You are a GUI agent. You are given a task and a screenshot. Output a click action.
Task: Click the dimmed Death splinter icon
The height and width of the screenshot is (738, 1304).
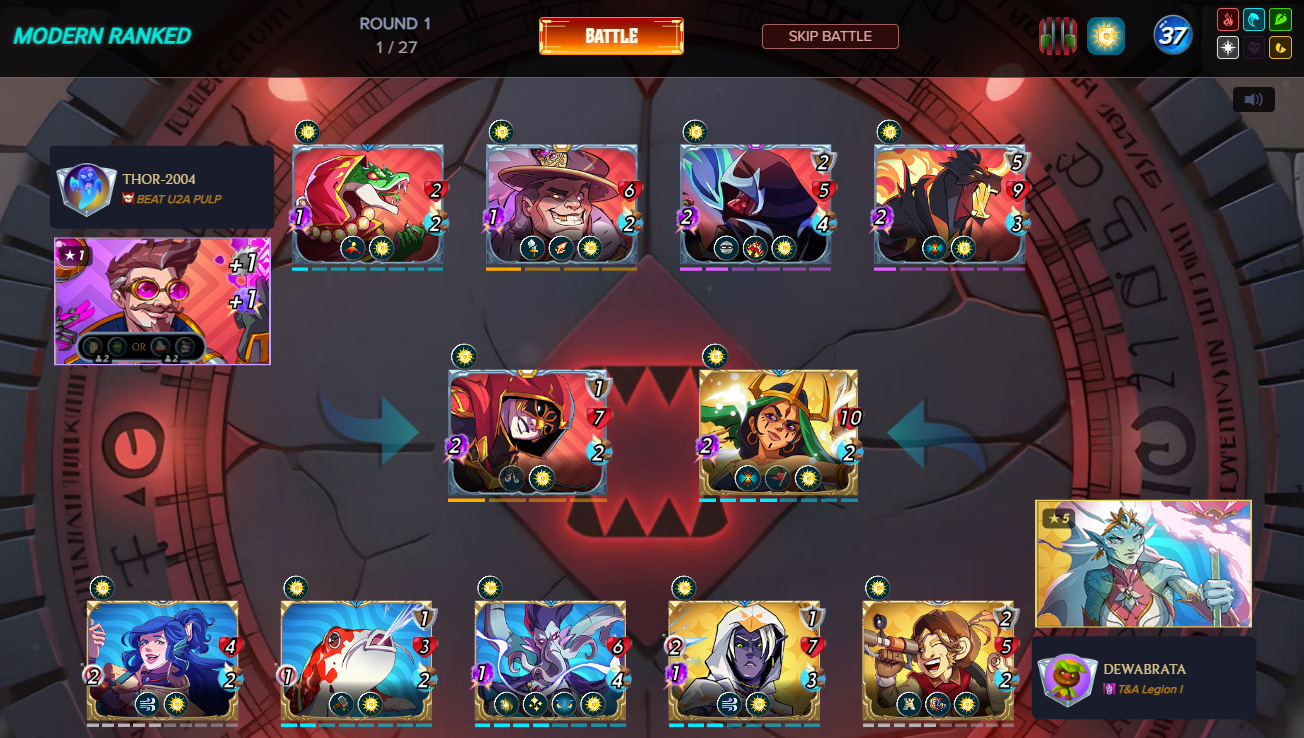1254,47
